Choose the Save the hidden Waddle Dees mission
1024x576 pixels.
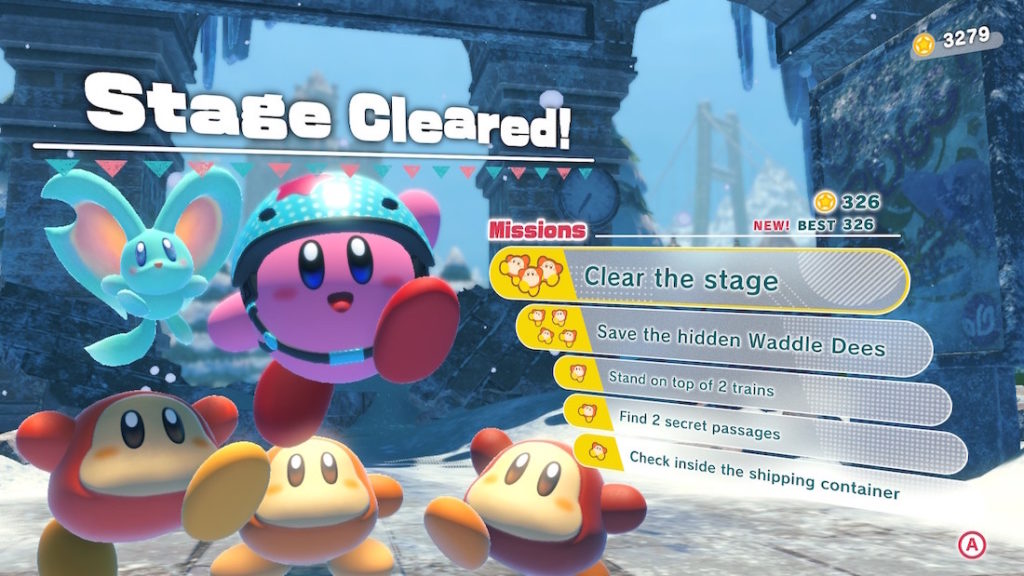(725, 338)
